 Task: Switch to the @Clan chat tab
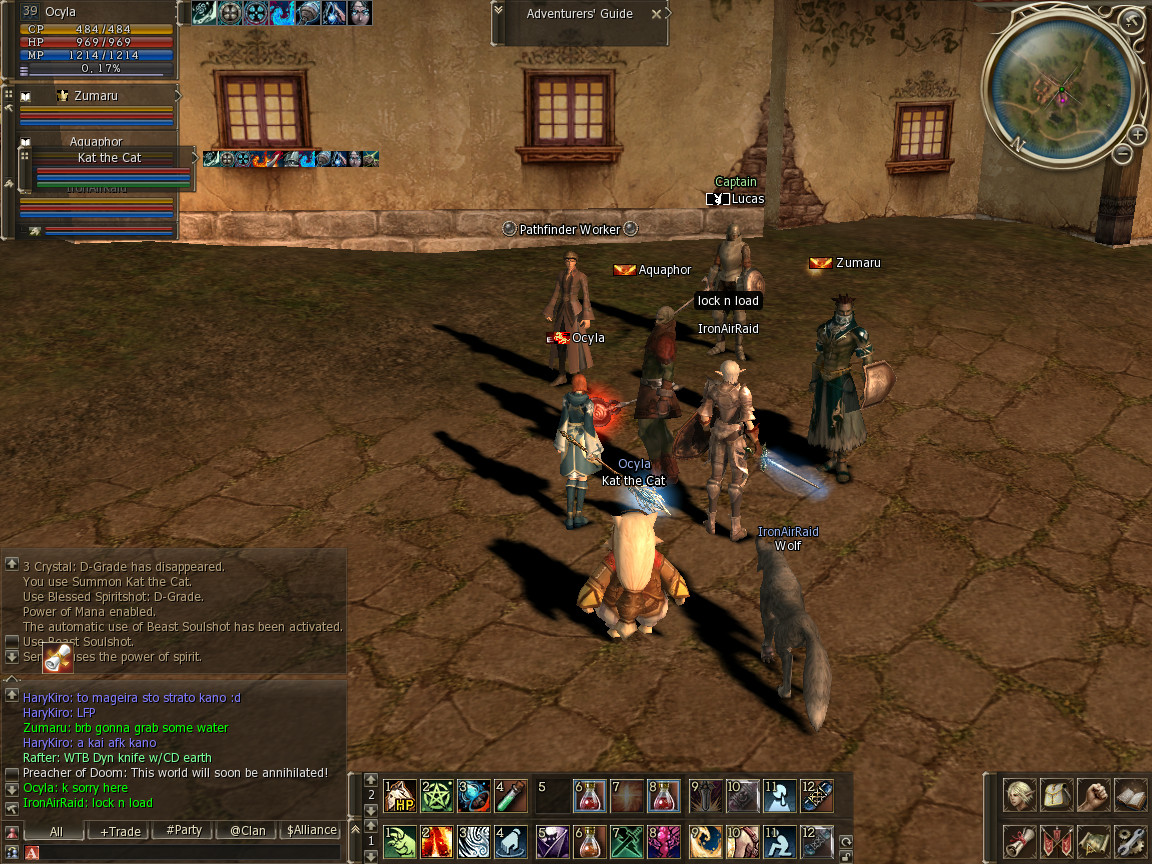247,831
